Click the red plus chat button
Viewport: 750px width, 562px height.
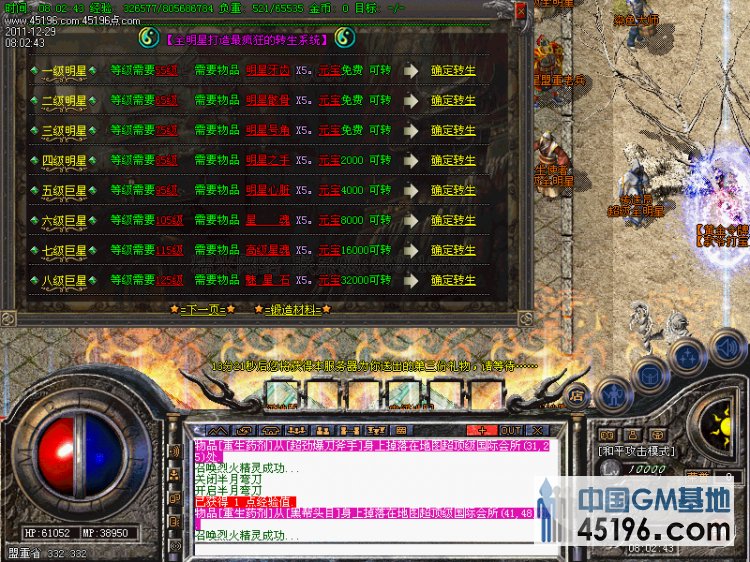point(480,430)
